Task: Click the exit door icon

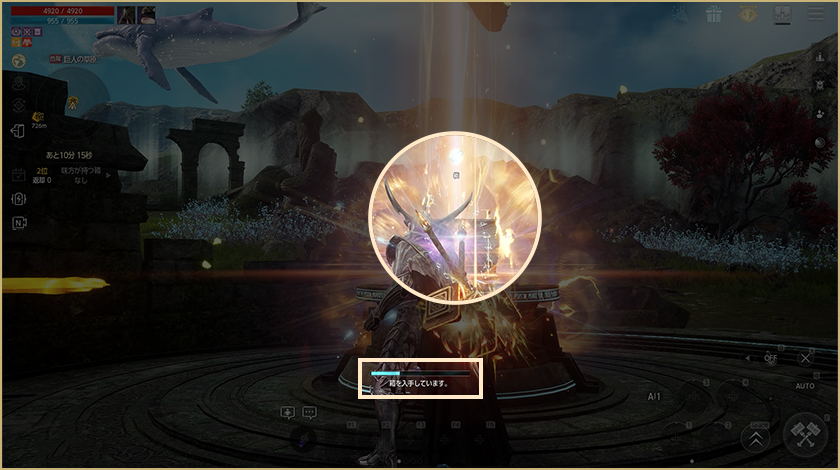Action: click(18, 131)
